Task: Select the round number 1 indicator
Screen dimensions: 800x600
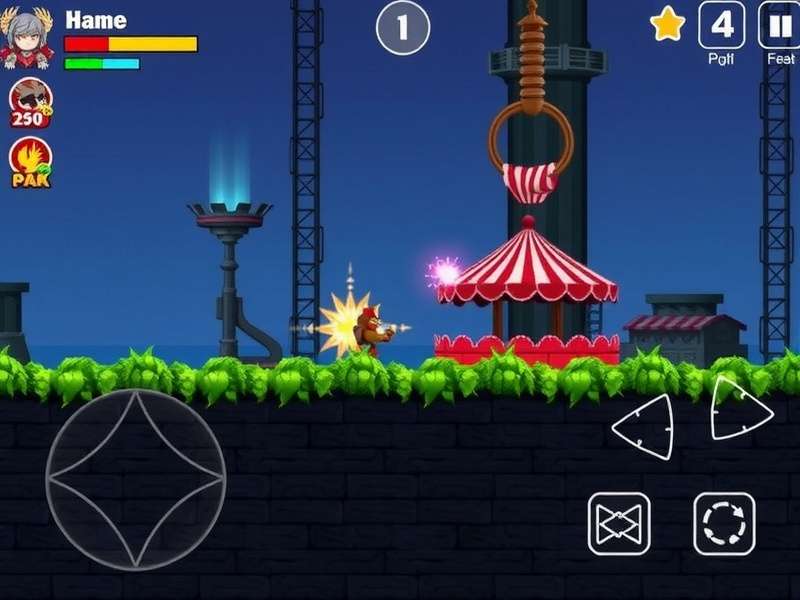Action: coord(402,28)
